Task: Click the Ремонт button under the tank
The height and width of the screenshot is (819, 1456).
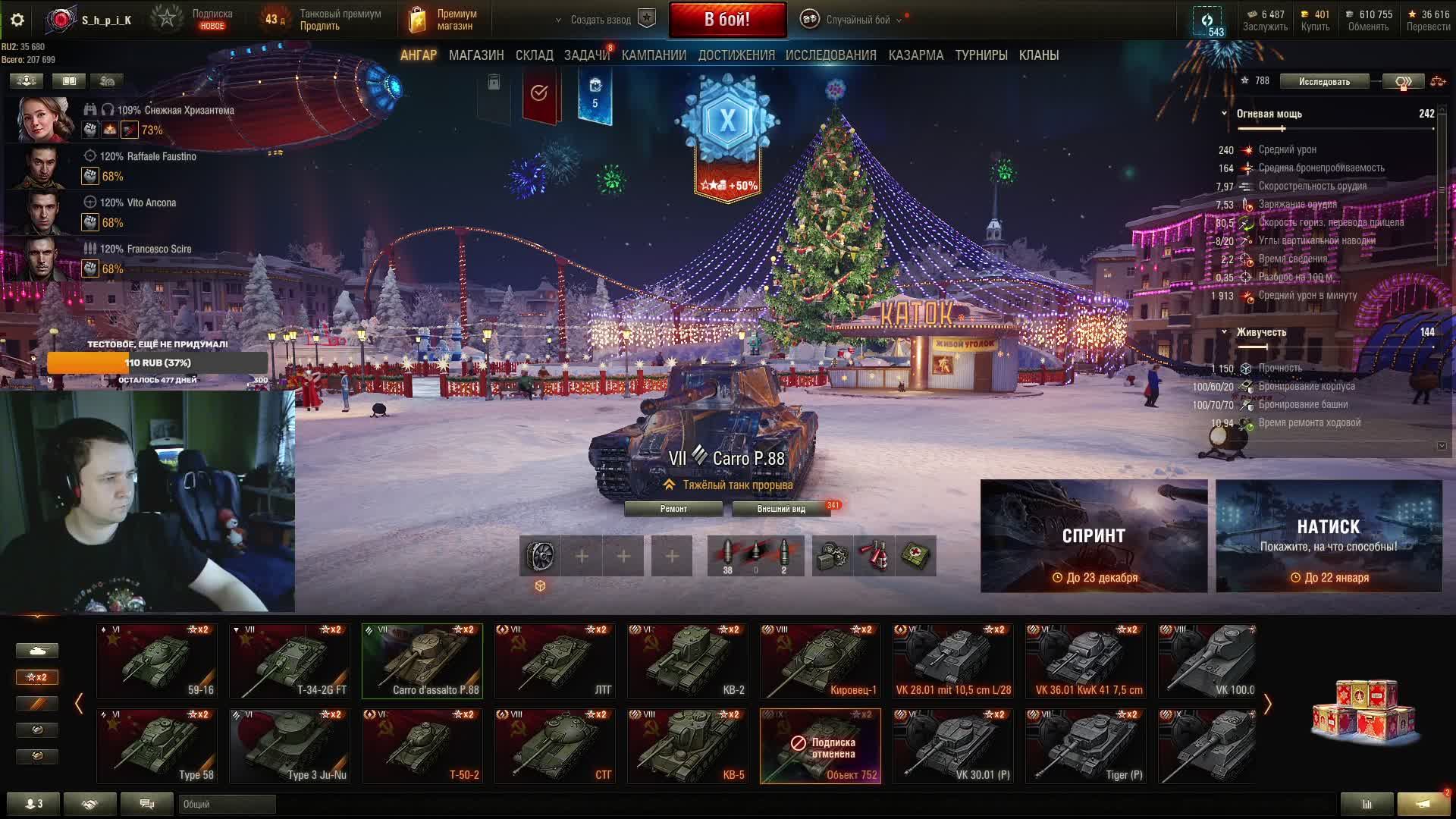Action: point(673,509)
